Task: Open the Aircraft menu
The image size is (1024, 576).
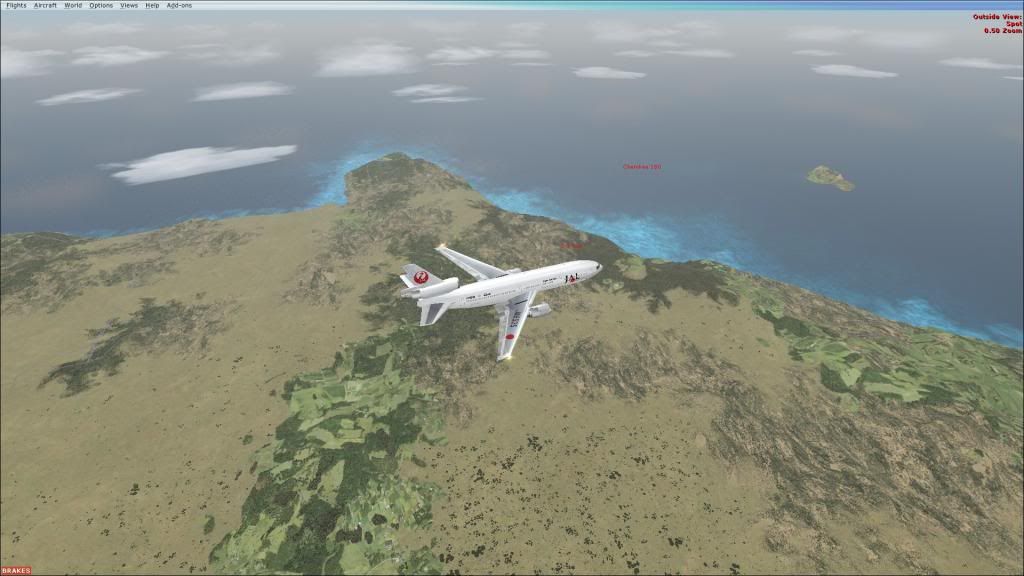Action: tap(45, 5)
